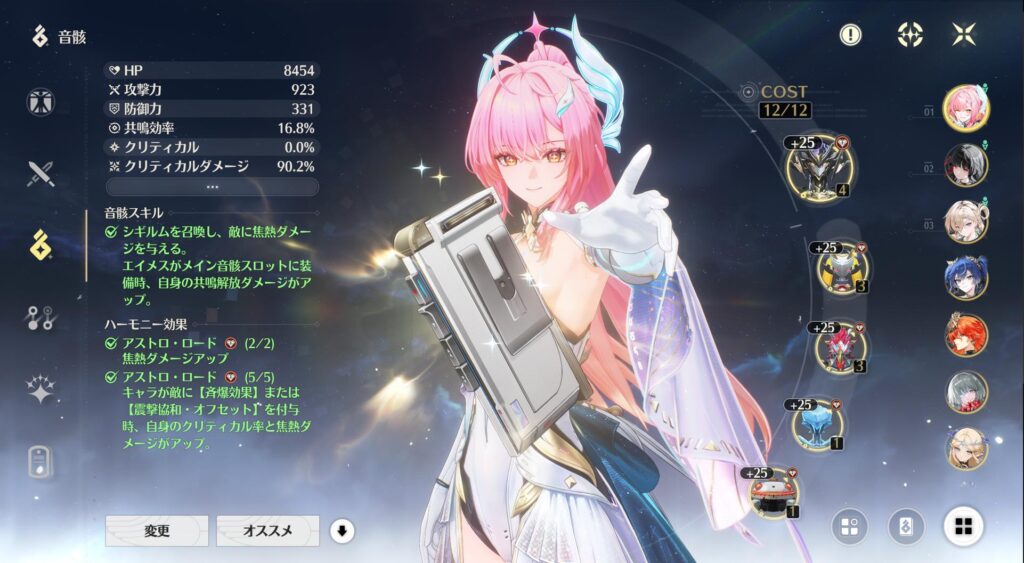The height and width of the screenshot is (563, 1024).
Task: Switch to the orange-haired character portrait
Action: point(966,335)
